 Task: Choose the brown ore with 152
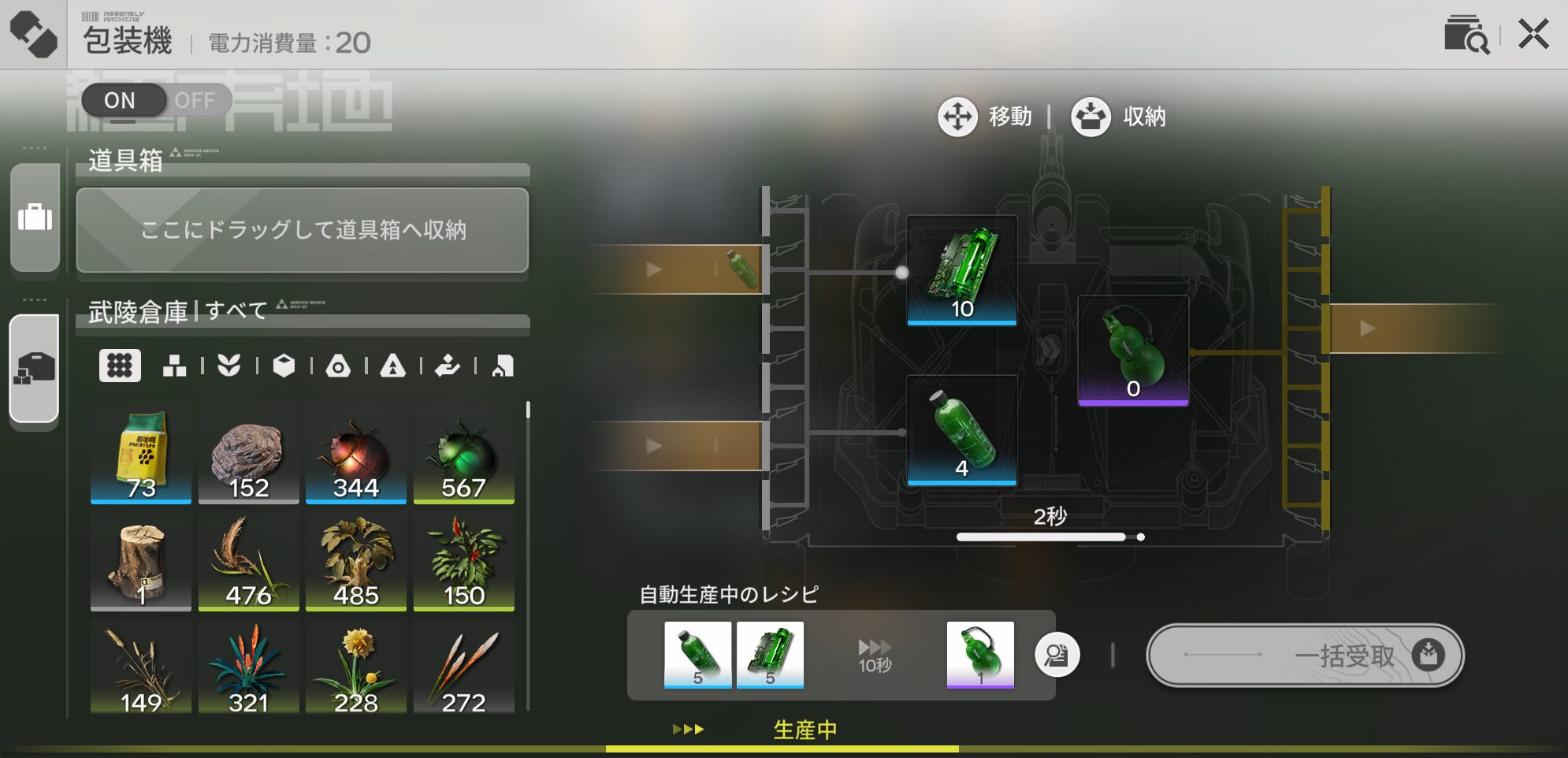click(x=248, y=454)
